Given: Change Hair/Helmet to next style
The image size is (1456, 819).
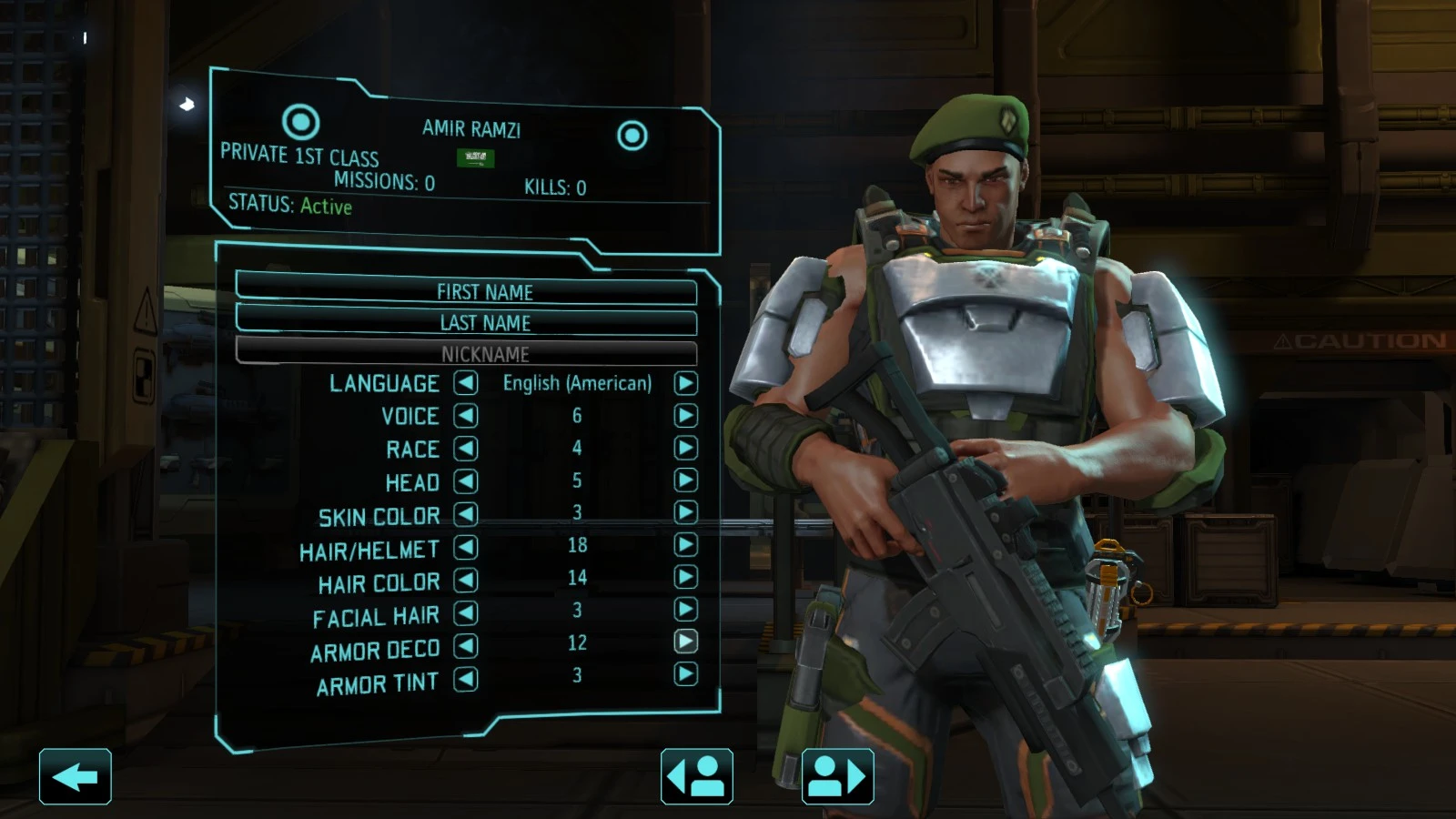Looking at the screenshot, I should click(685, 545).
